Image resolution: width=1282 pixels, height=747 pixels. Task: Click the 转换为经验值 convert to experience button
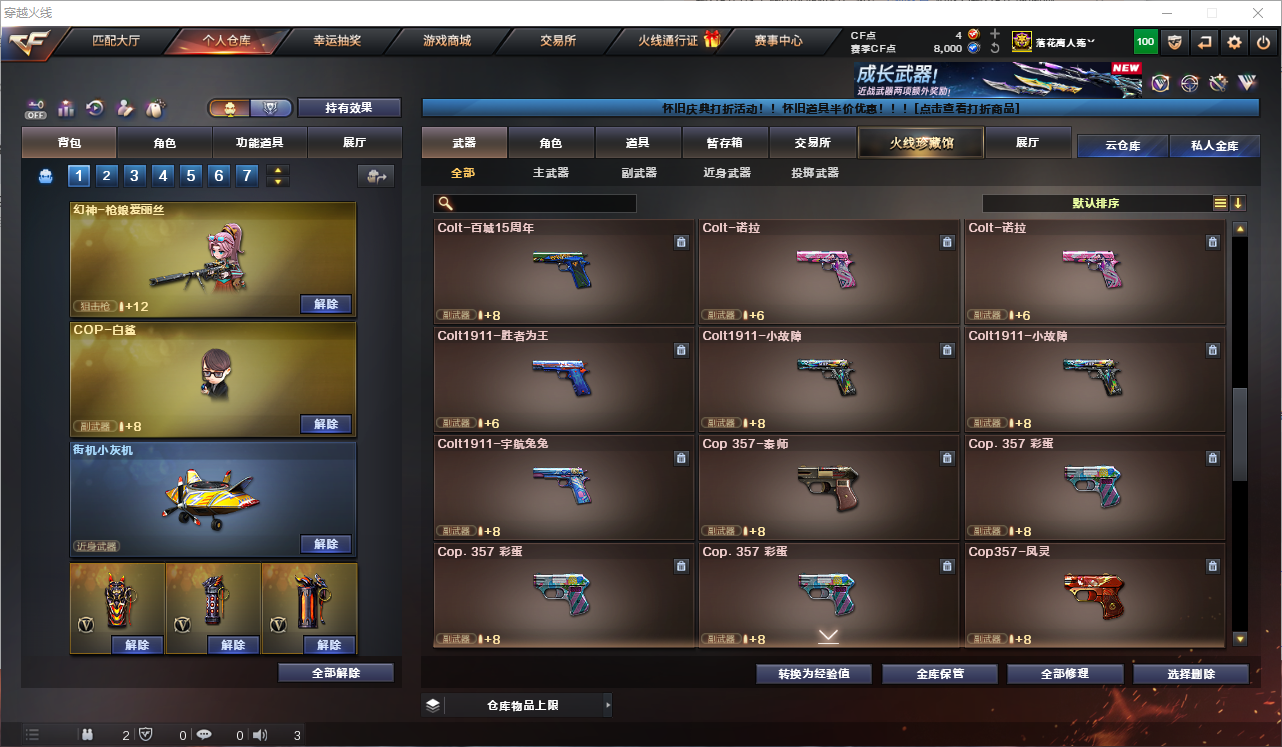pos(814,674)
